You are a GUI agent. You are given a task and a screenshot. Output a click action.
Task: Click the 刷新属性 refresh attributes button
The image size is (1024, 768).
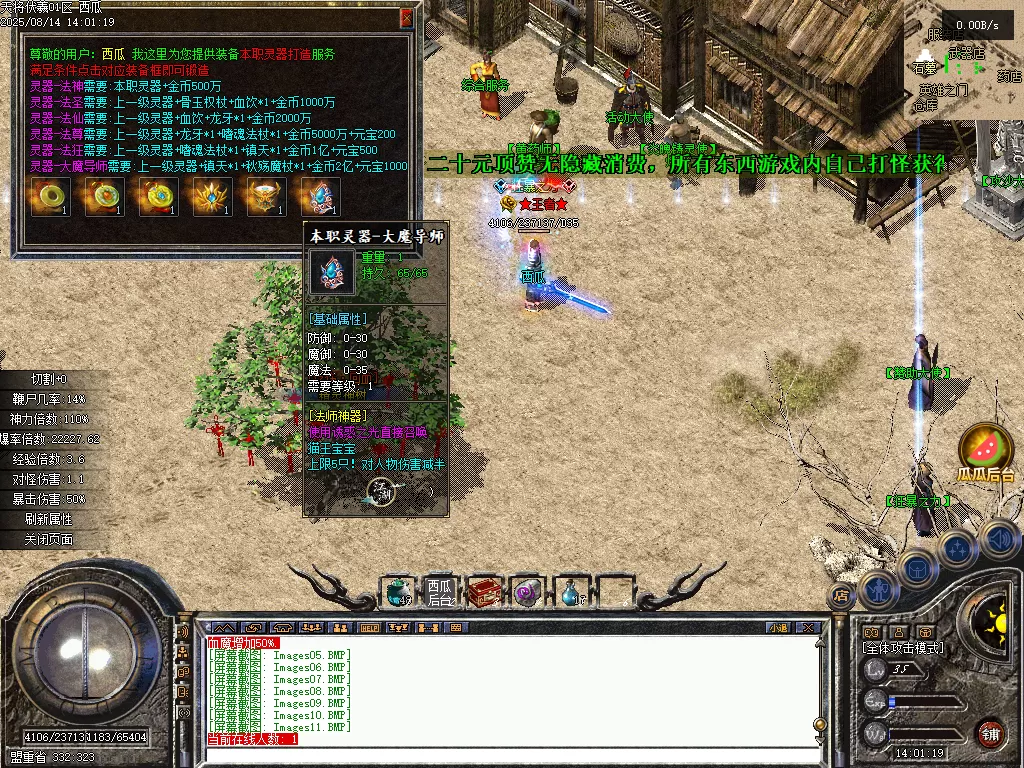[48, 519]
